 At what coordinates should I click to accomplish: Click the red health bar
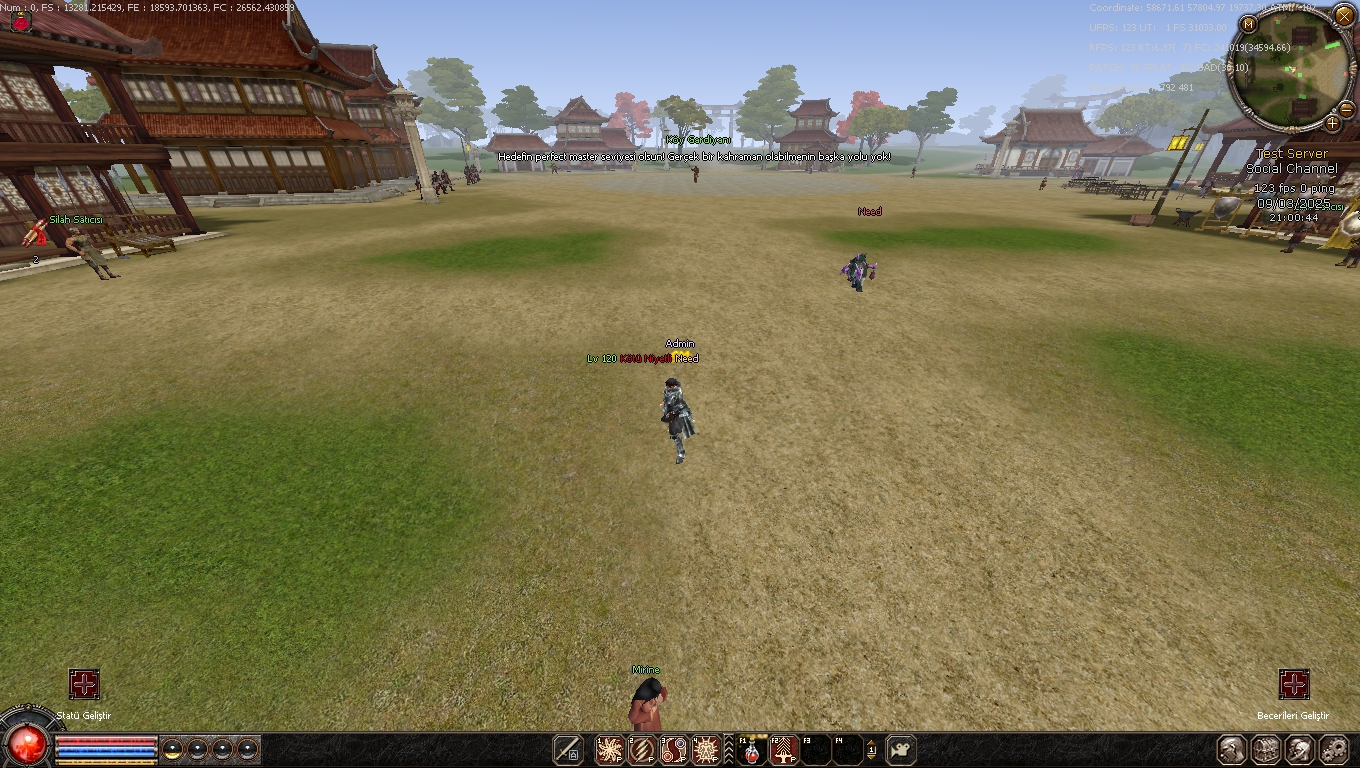[106, 739]
